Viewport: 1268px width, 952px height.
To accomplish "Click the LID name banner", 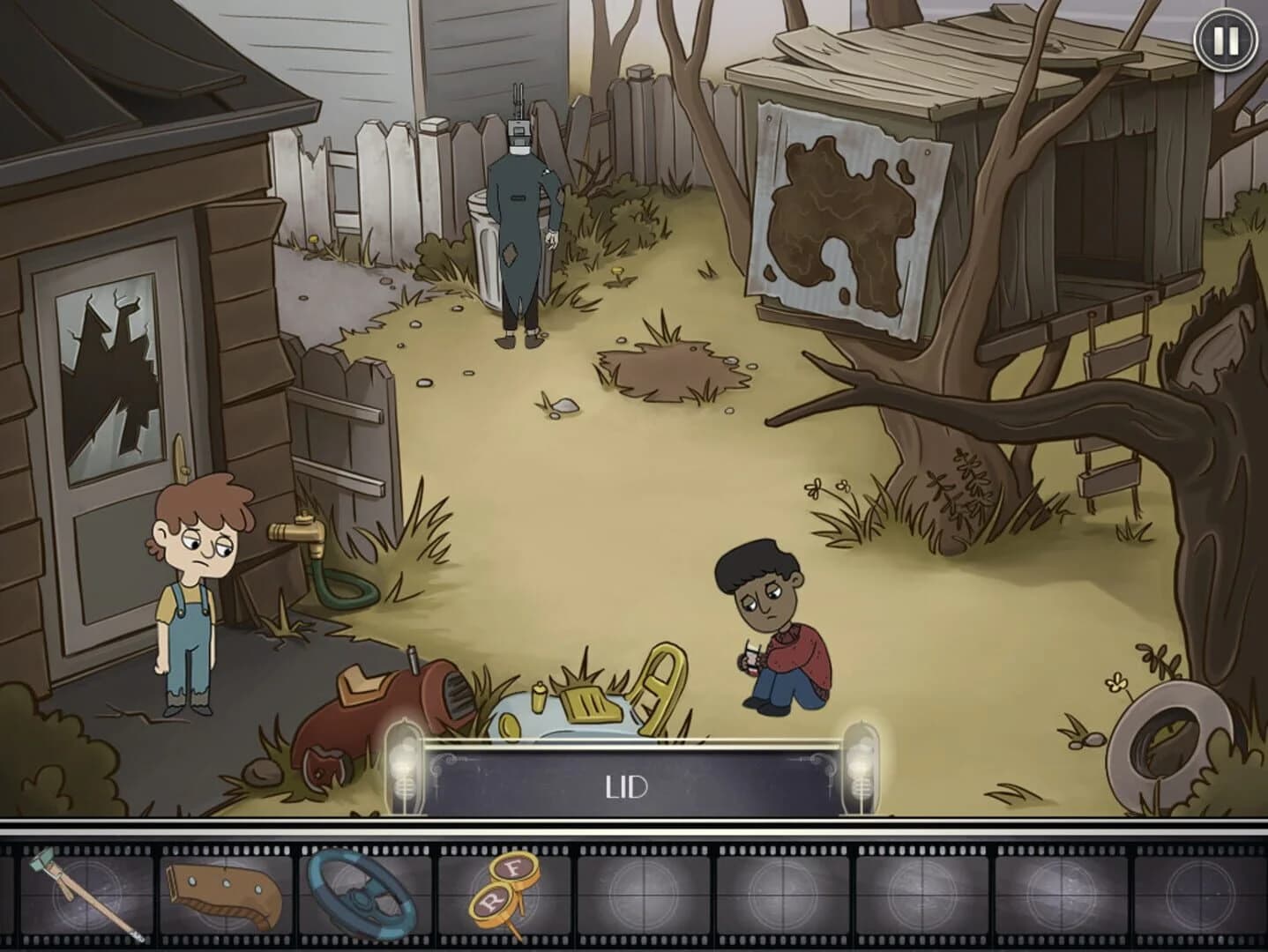I will [631, 787].
